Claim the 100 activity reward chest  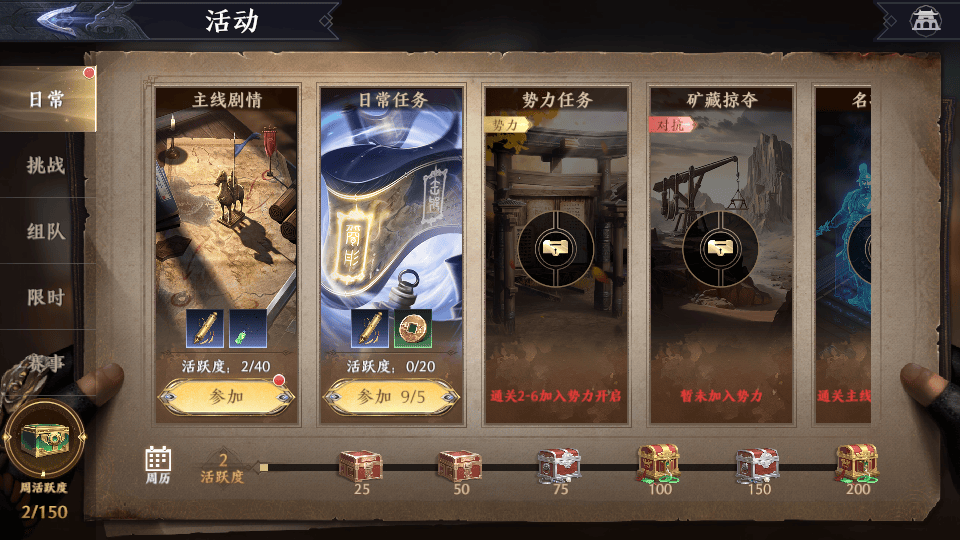pyautogui.click(x=658, y=463)
